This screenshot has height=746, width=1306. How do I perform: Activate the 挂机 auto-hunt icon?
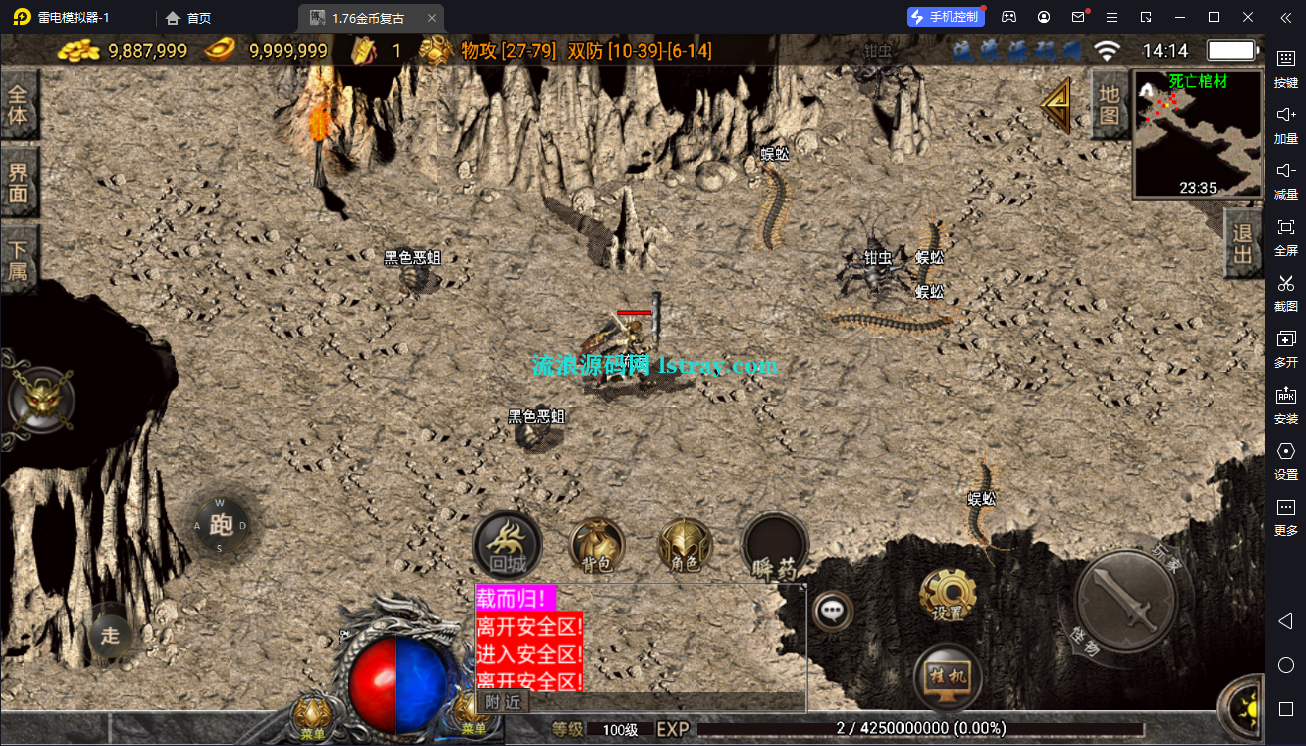[948, 678]
